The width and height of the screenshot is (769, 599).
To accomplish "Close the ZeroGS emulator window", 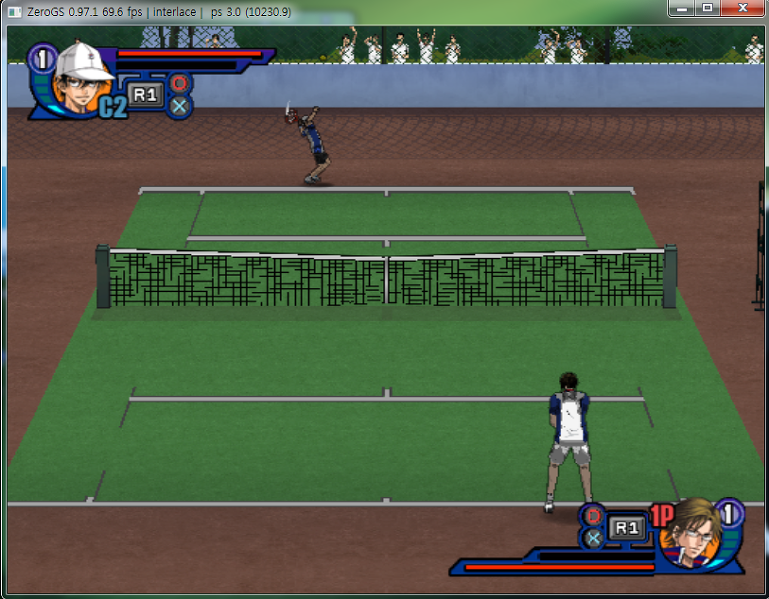I will (x=742, y=8).
